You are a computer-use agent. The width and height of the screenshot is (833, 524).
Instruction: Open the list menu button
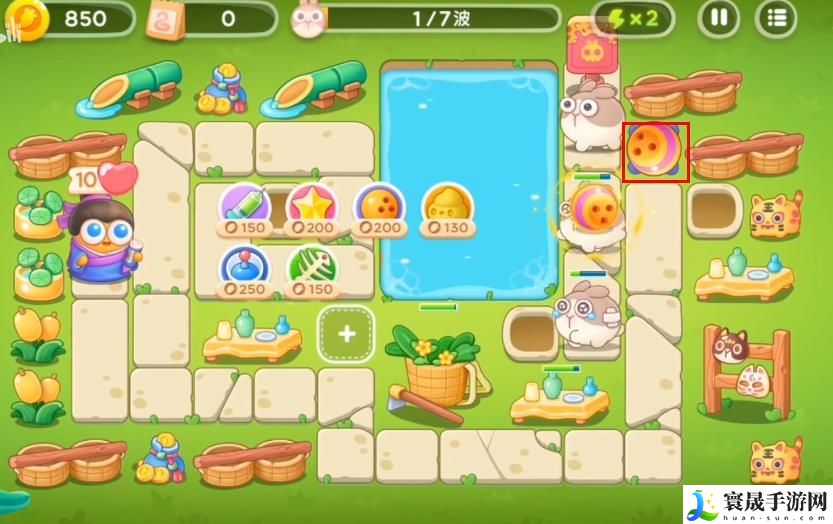[x=776, y=17]
